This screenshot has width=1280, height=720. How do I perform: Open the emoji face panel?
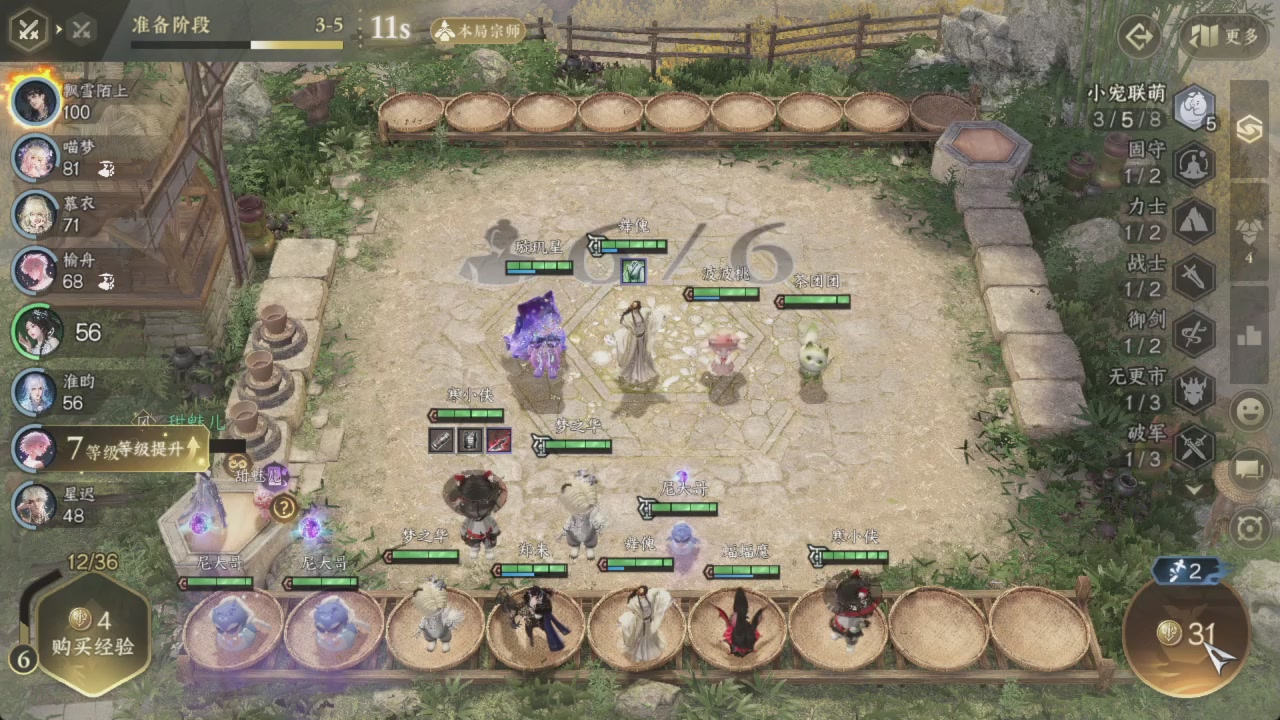pyautogui.click(x=1250, y=411)
